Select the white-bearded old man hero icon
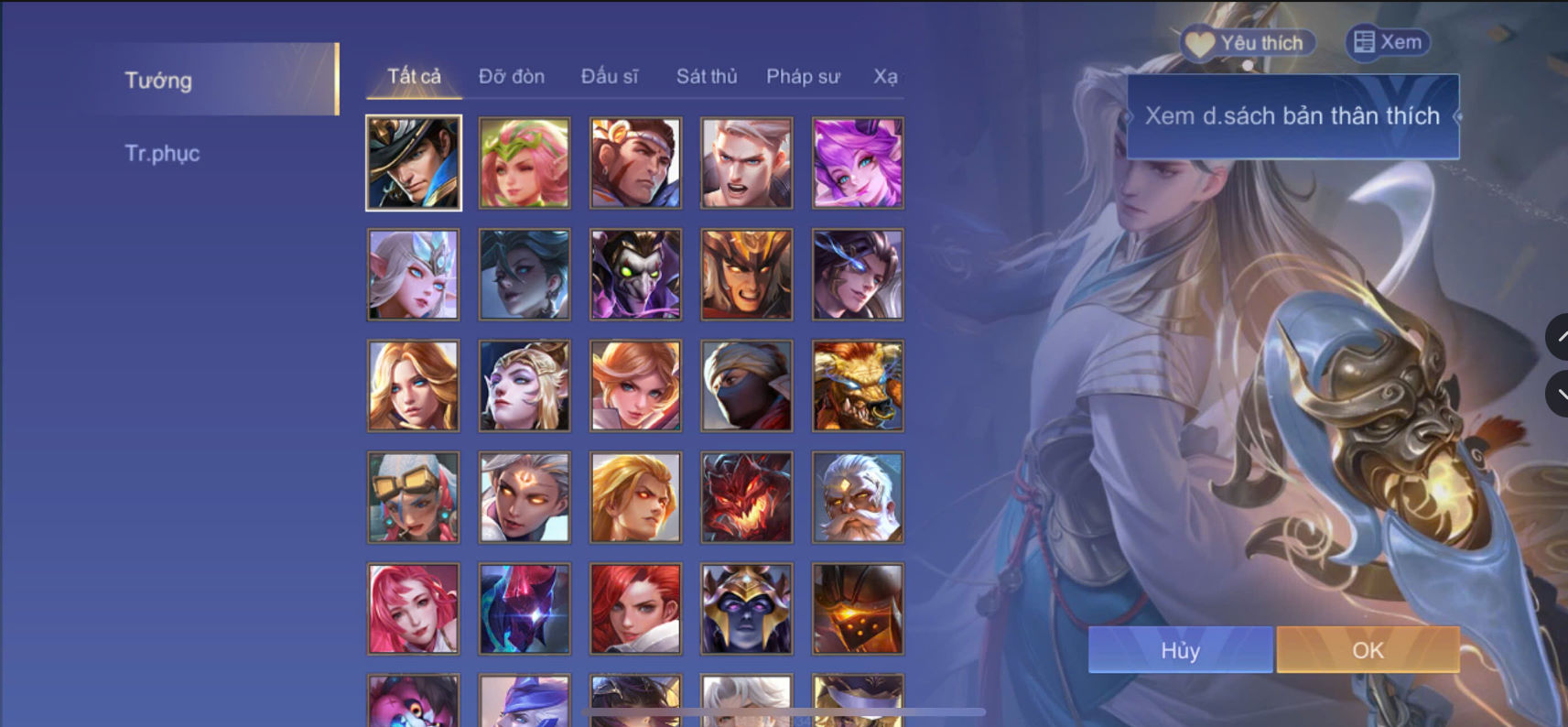The width and height of the screenshot is (1568, 727). [x=858, y=496]
